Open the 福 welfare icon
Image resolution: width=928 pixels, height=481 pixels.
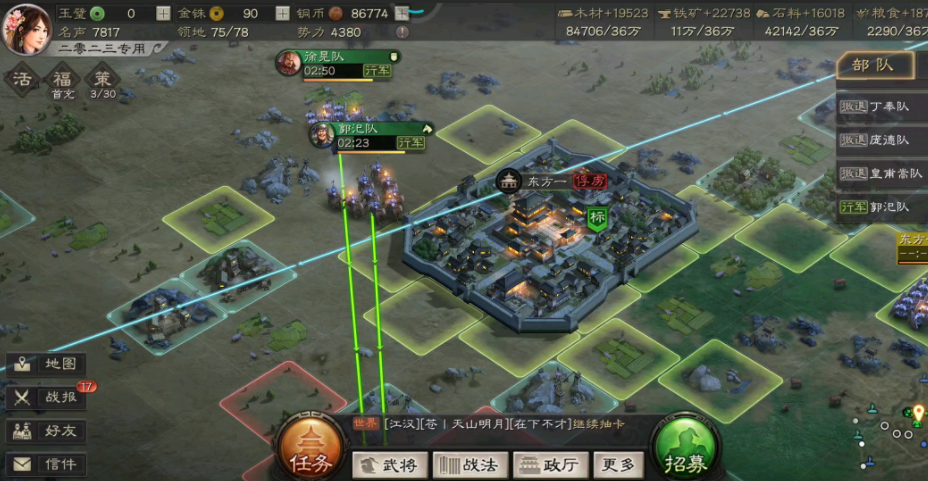tap(63, 80)
